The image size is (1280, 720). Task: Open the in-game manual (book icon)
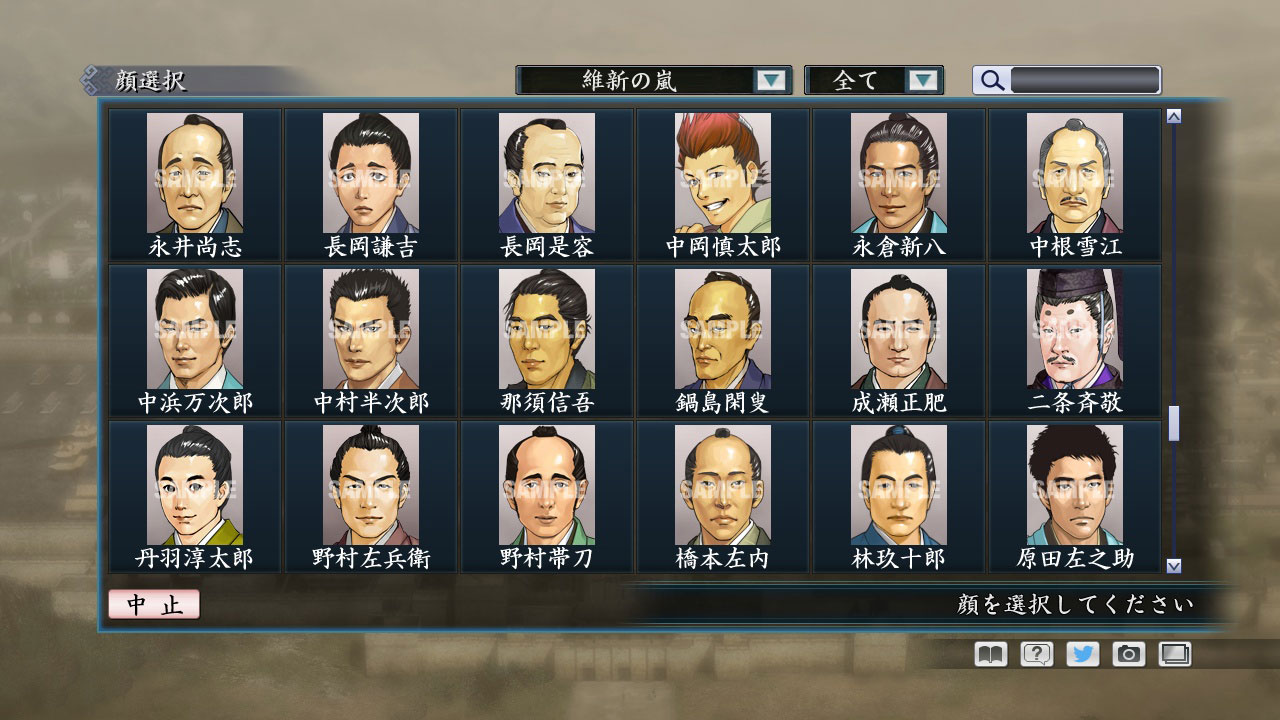coord(988,654)
